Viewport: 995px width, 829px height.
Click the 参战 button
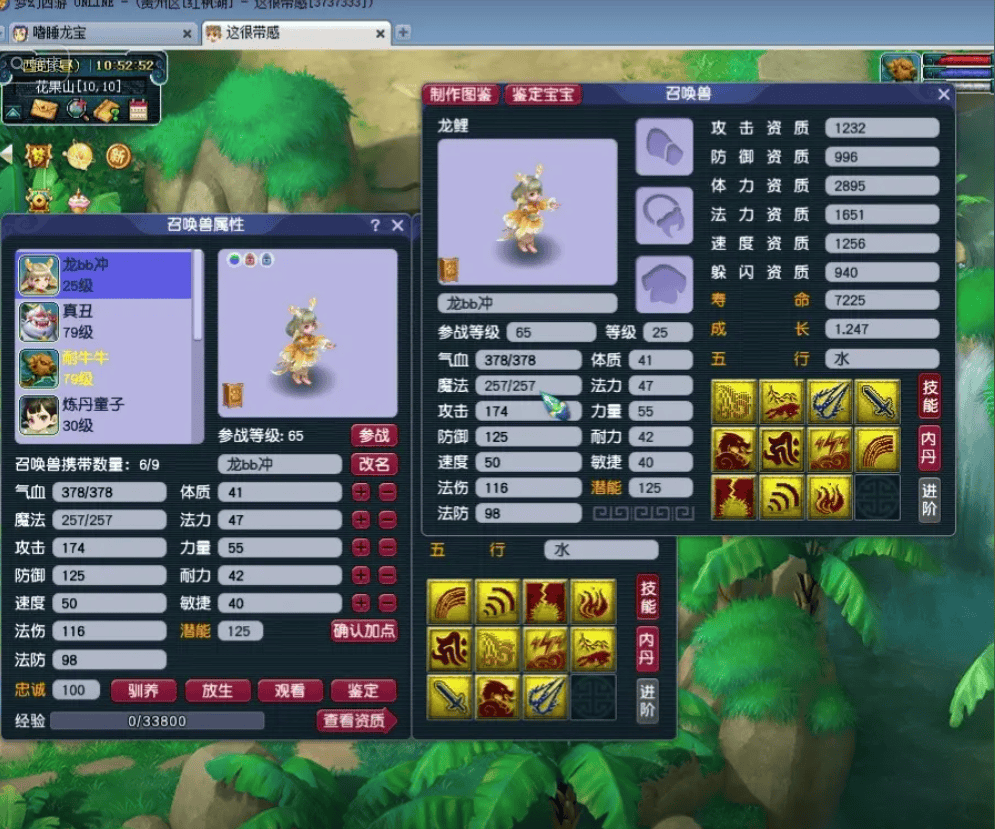coord(373,436)
